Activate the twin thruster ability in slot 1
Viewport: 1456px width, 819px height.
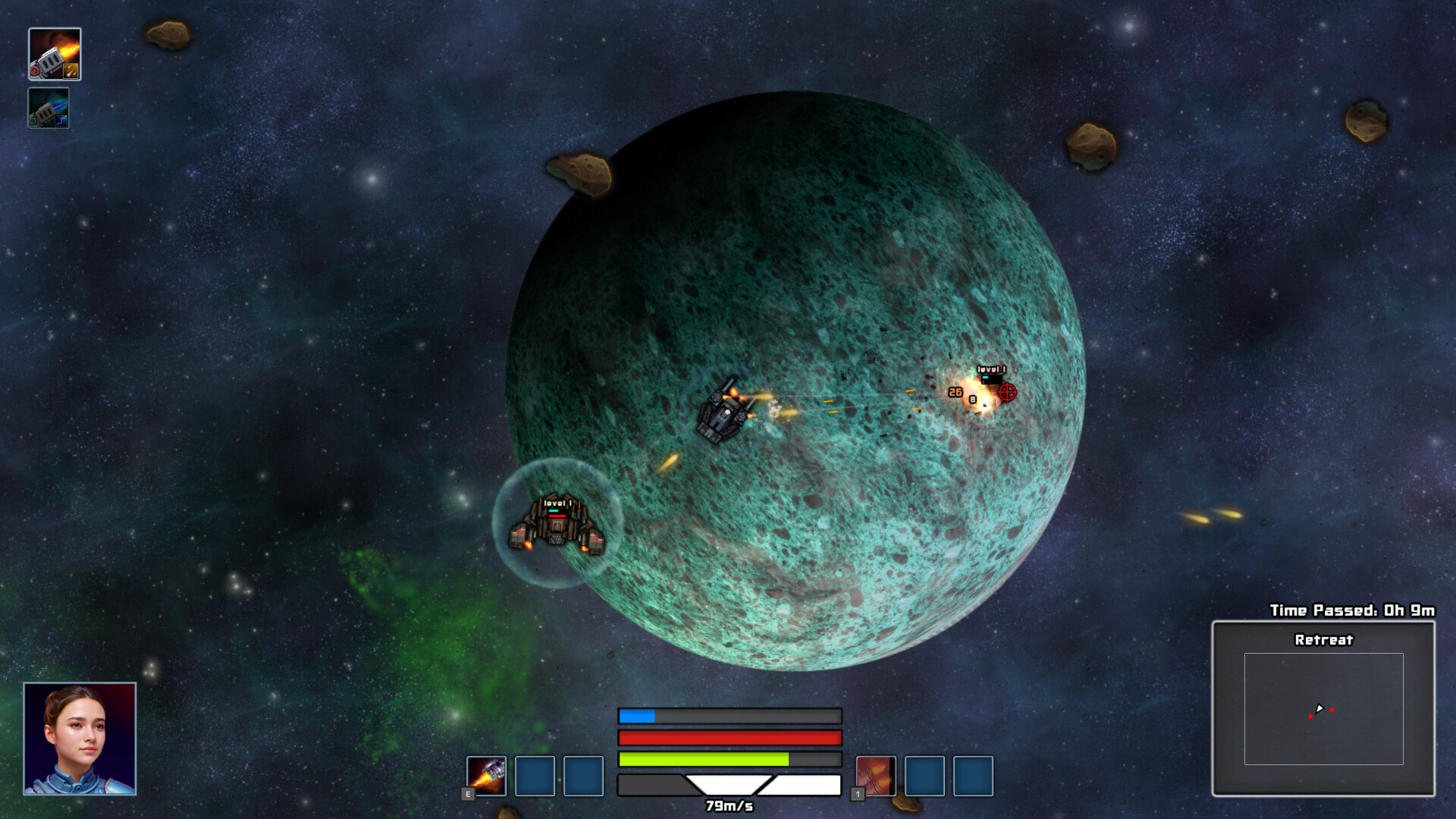click(876, 776)
